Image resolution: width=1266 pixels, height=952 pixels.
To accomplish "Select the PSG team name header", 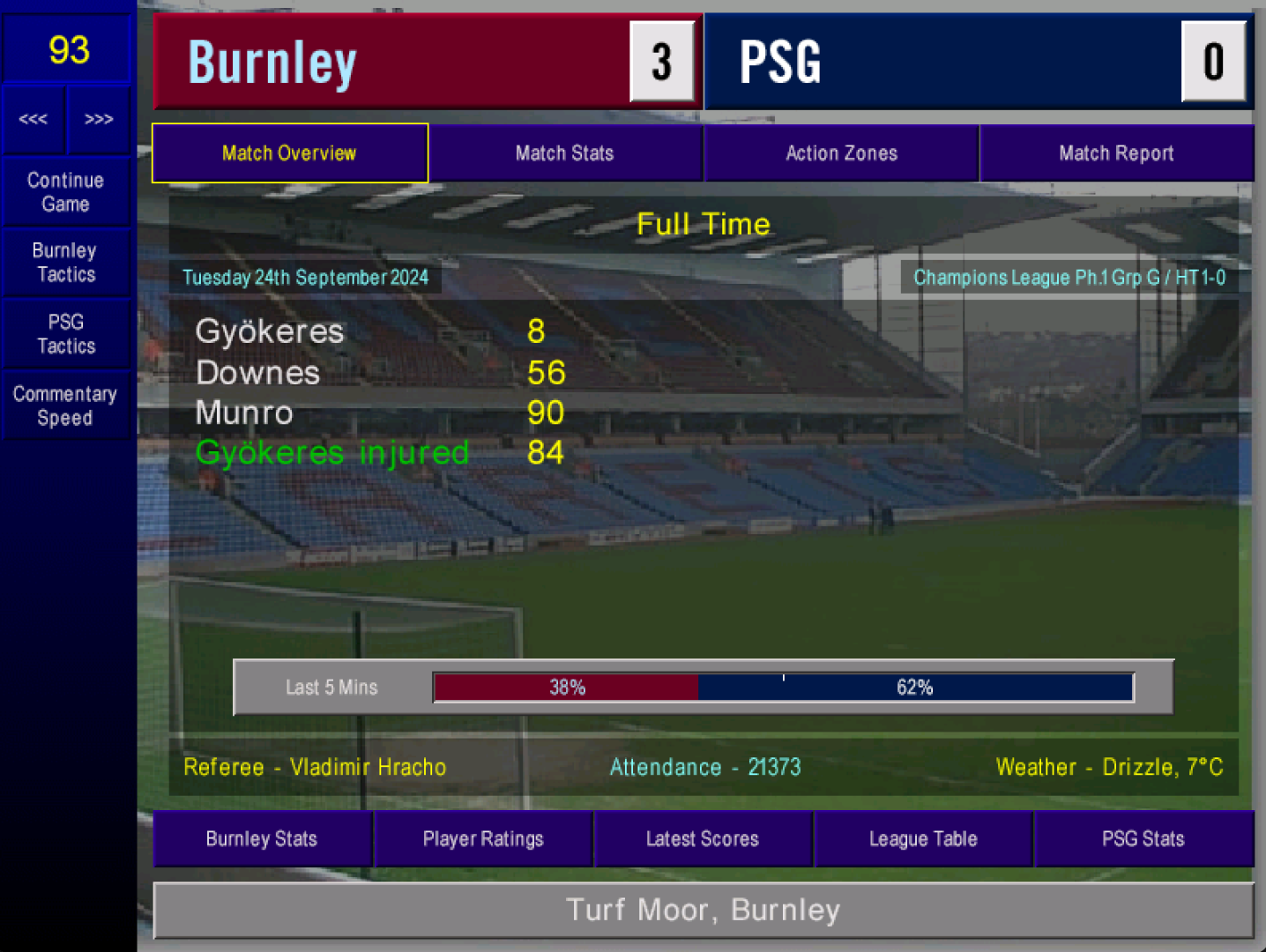I will point(781,63).
